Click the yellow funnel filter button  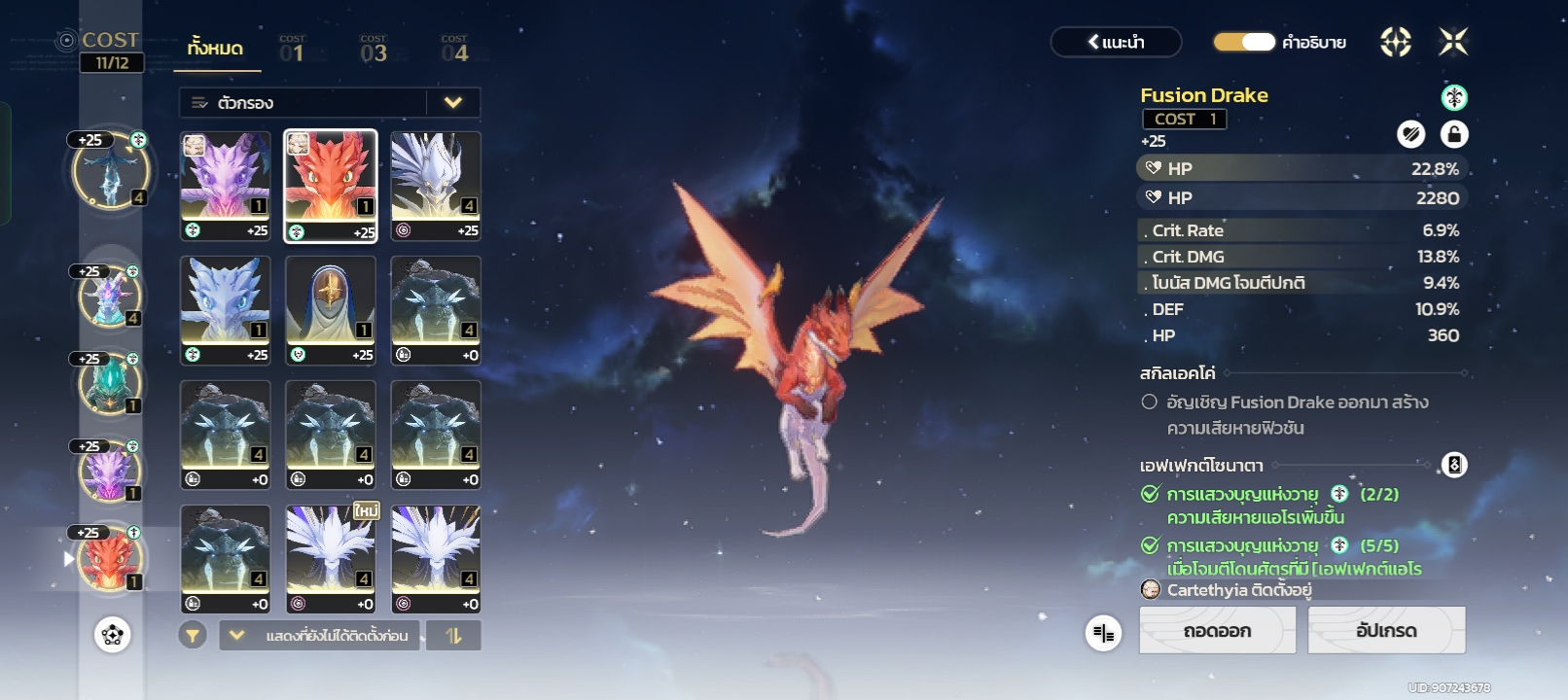193,636
